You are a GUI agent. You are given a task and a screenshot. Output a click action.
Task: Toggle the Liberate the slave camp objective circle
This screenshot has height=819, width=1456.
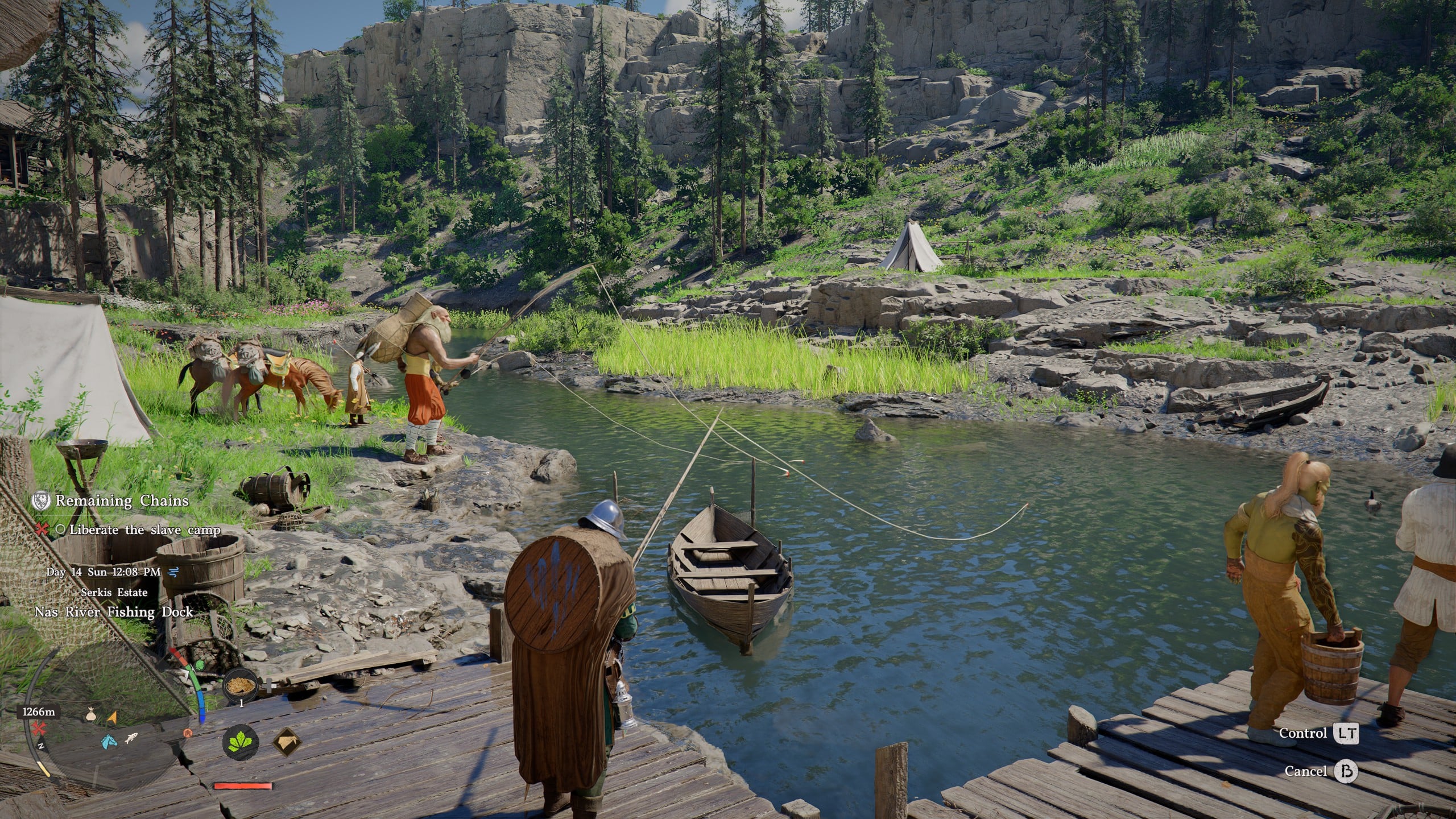coord(60,529)
